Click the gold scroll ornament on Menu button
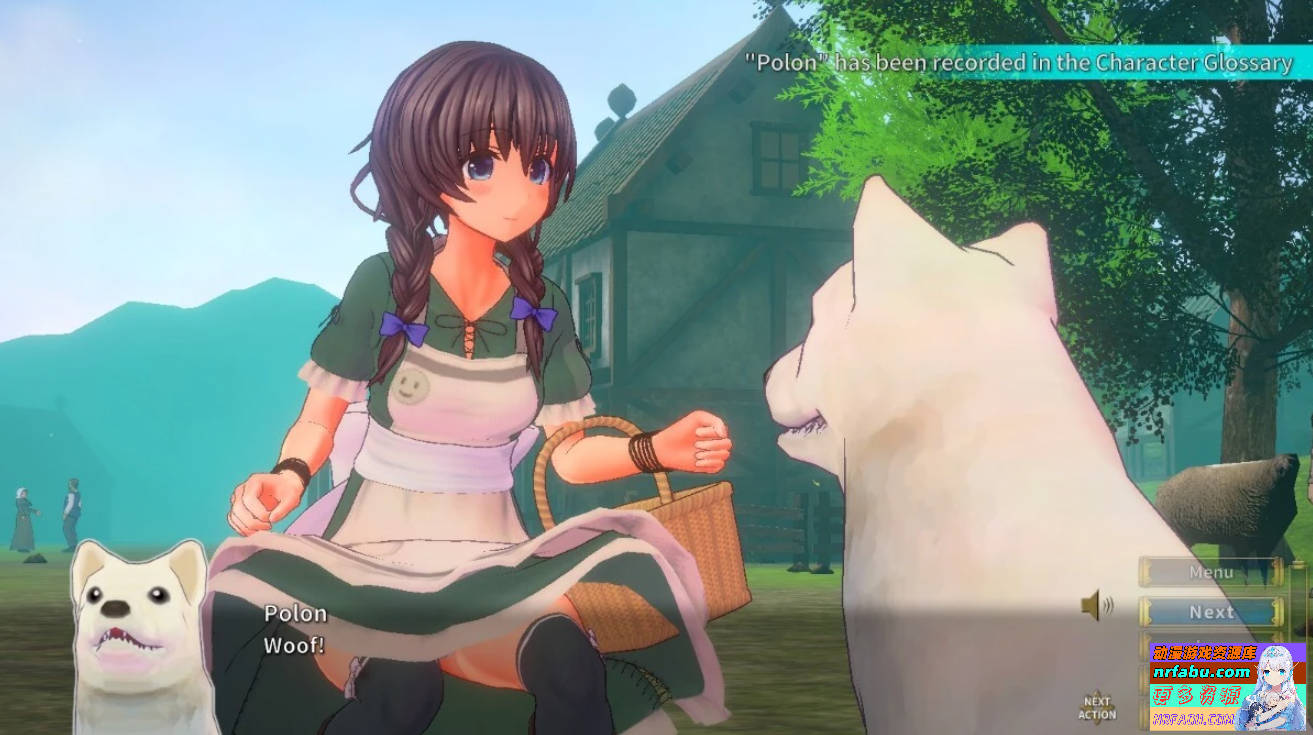This screenshot has width=1313, height=735. [1146, 572]
